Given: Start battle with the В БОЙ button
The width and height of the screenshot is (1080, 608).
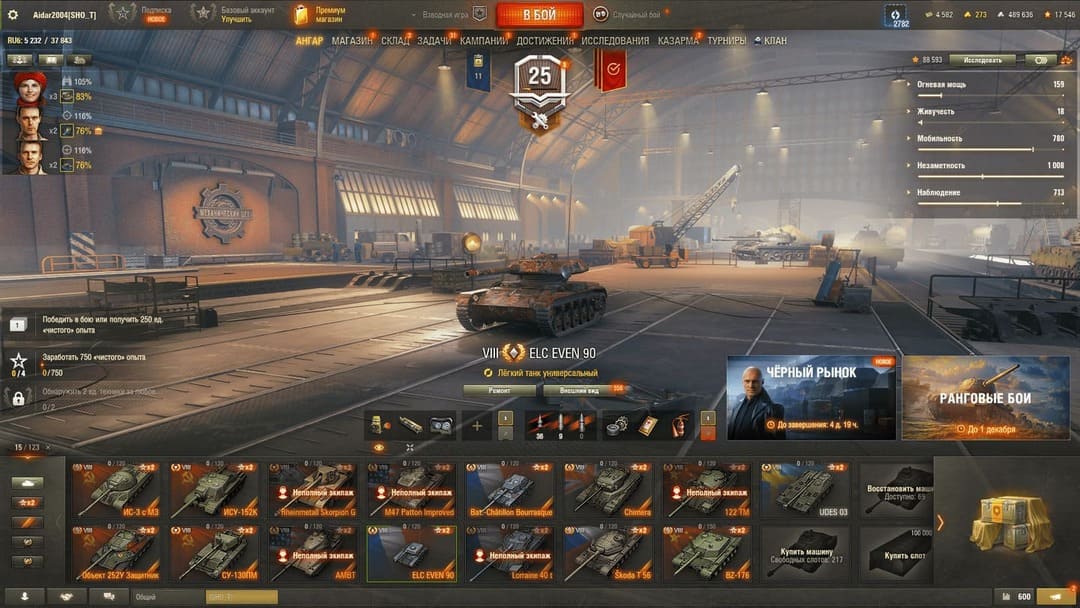Looking at the screenshot, I should pos(539,15).
